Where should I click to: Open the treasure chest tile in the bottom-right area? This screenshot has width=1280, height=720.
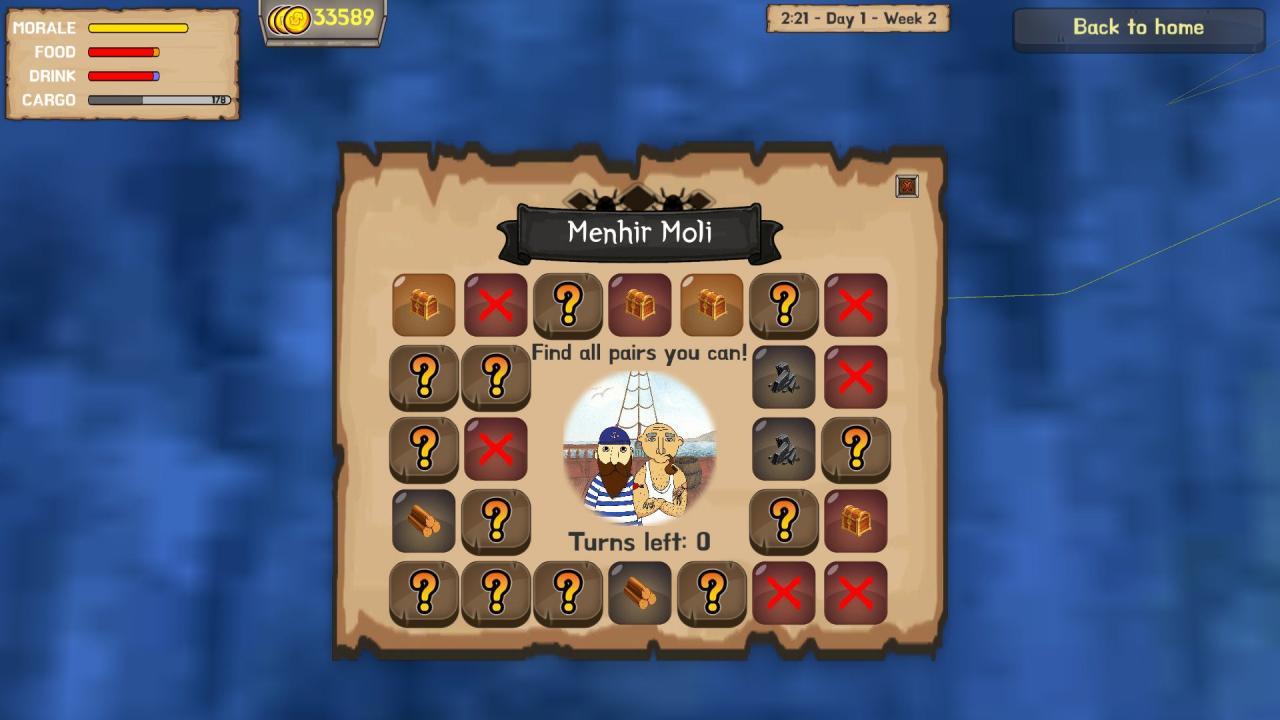coord(856,520)
